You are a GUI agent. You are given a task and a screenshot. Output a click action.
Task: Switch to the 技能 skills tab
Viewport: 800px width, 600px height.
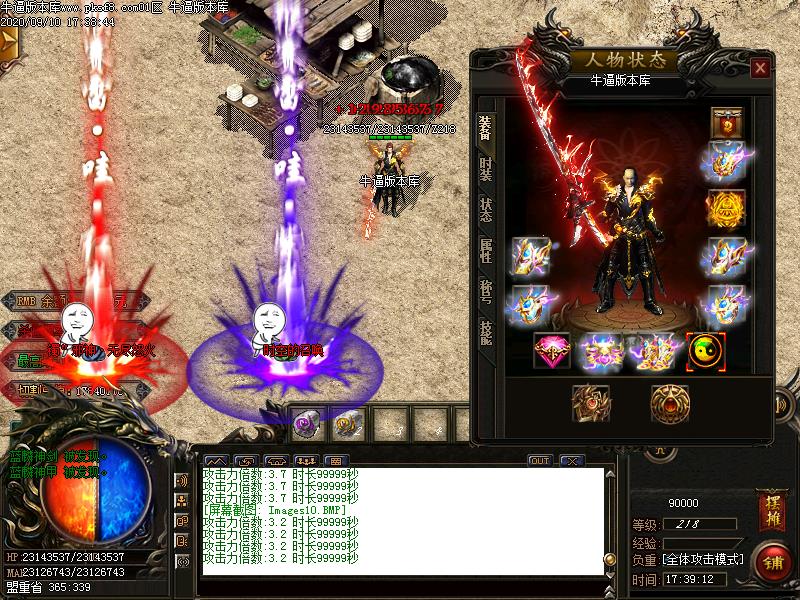[x=485, y=333]
